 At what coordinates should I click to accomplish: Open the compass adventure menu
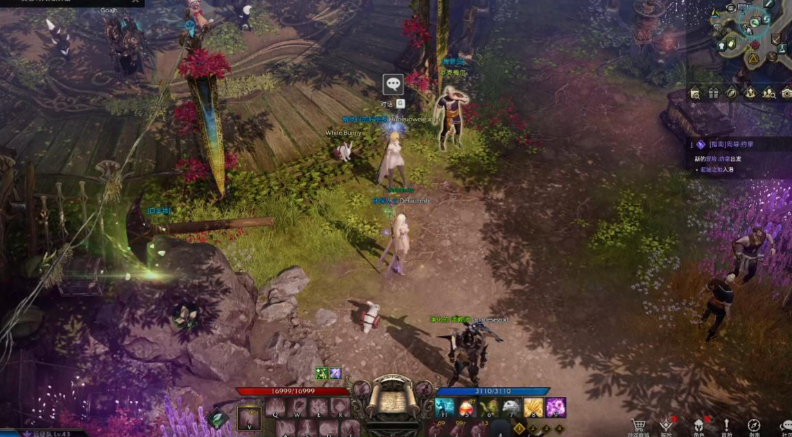[x=755, y=425]
